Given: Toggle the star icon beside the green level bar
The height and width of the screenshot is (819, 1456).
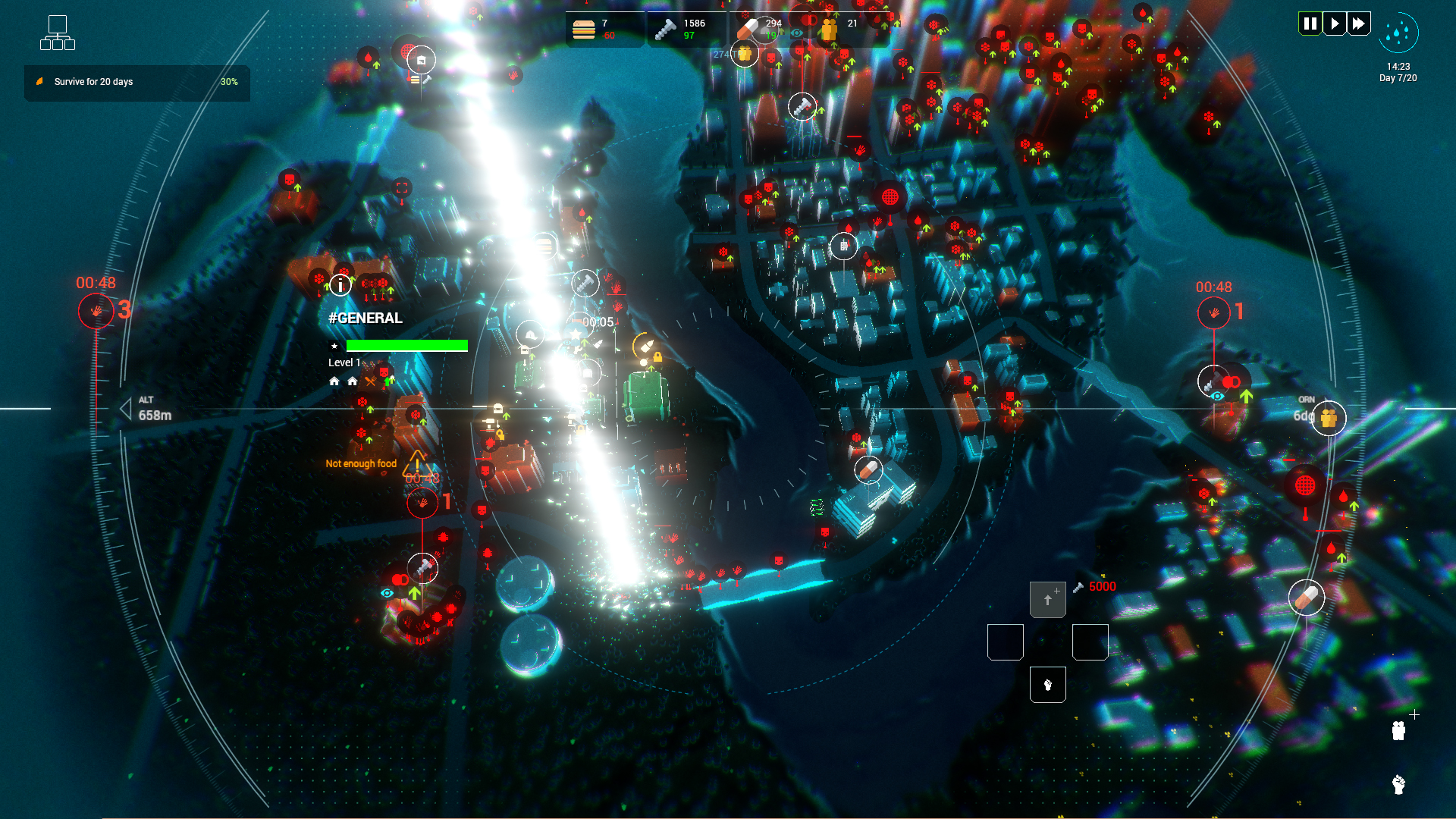Looking at the screenshot, I should [x=334, y=345].
